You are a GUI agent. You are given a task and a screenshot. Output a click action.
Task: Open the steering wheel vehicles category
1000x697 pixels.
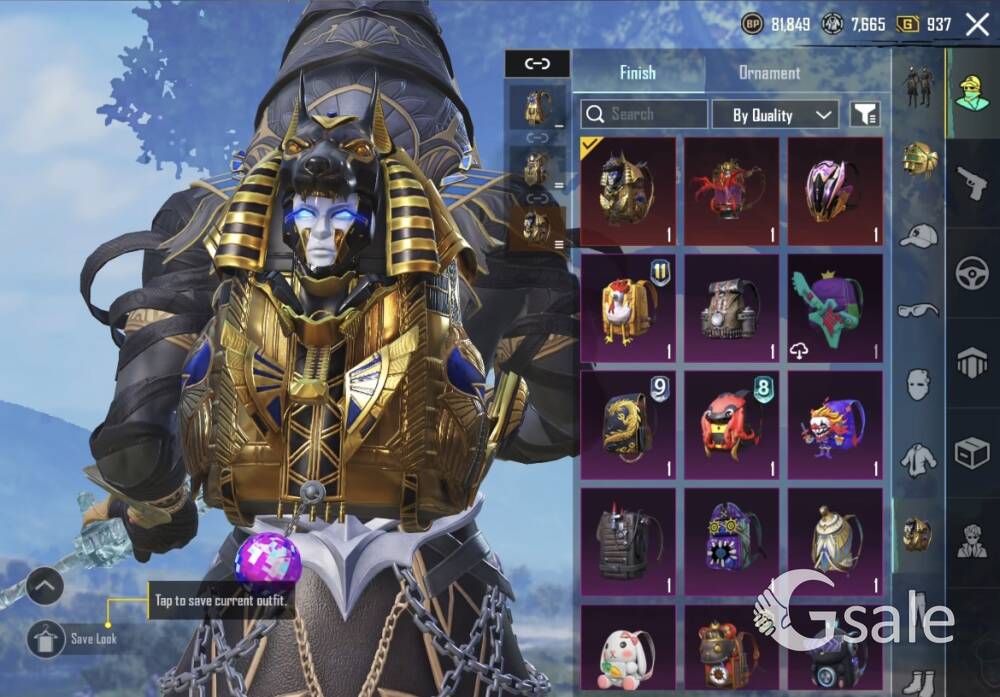pyautogui.click(x=971, y=272)
